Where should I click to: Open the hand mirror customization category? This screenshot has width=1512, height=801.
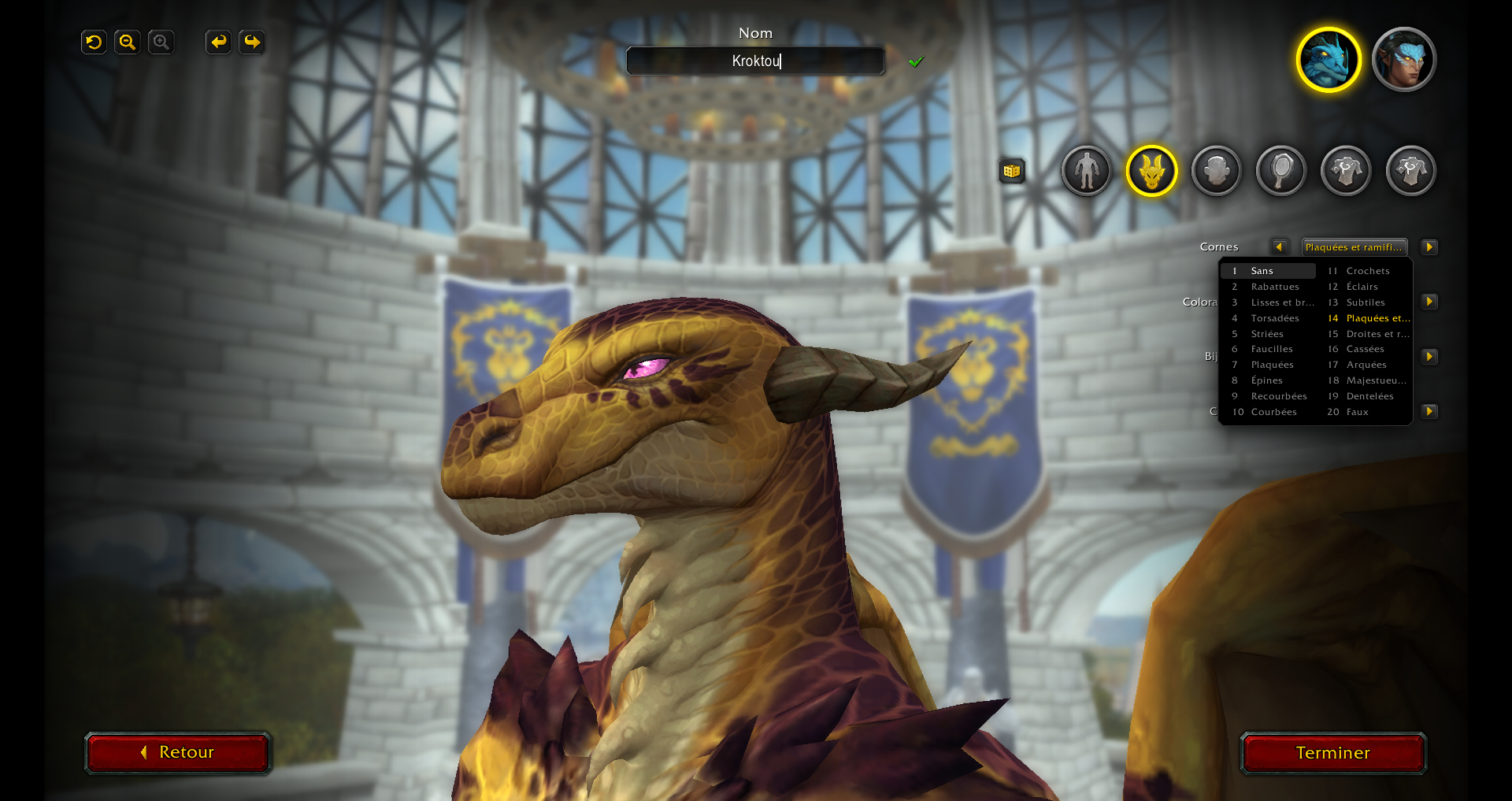[x=1281, y=170]
